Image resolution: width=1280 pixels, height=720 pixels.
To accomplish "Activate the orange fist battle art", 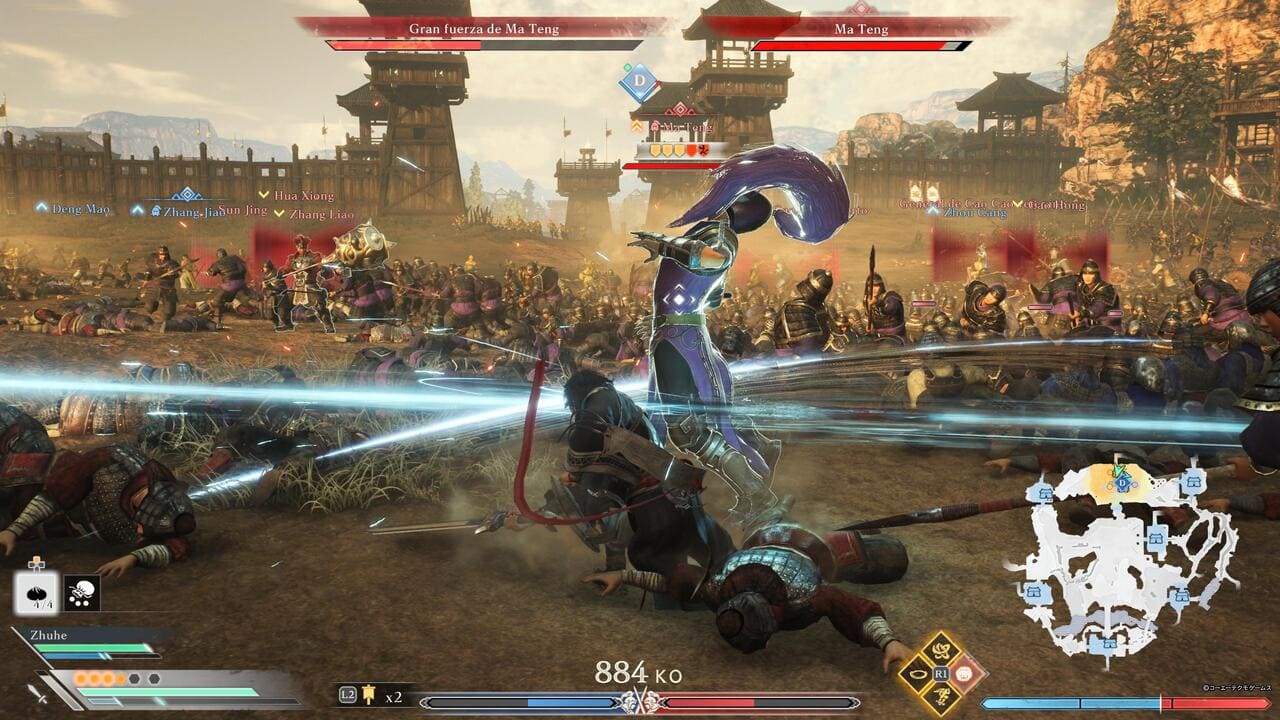I will point(966,675).
